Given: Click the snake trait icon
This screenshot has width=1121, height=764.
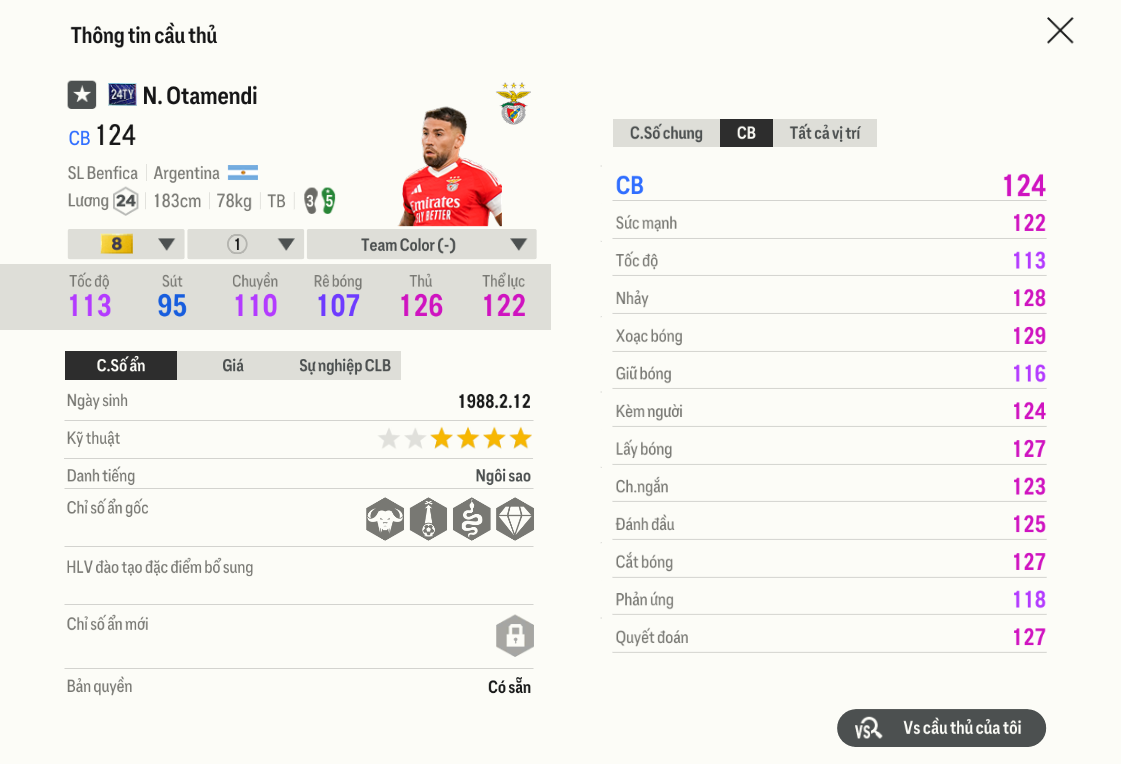Looking at the screenshot, I should [471, 519].
